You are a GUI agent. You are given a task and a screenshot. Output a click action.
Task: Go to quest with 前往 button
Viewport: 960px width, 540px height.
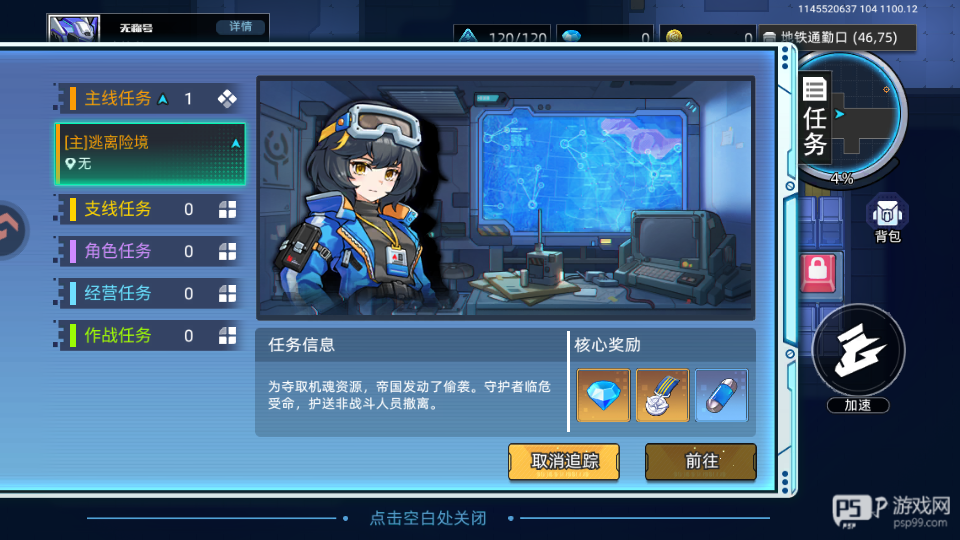[x=701, y=461]
